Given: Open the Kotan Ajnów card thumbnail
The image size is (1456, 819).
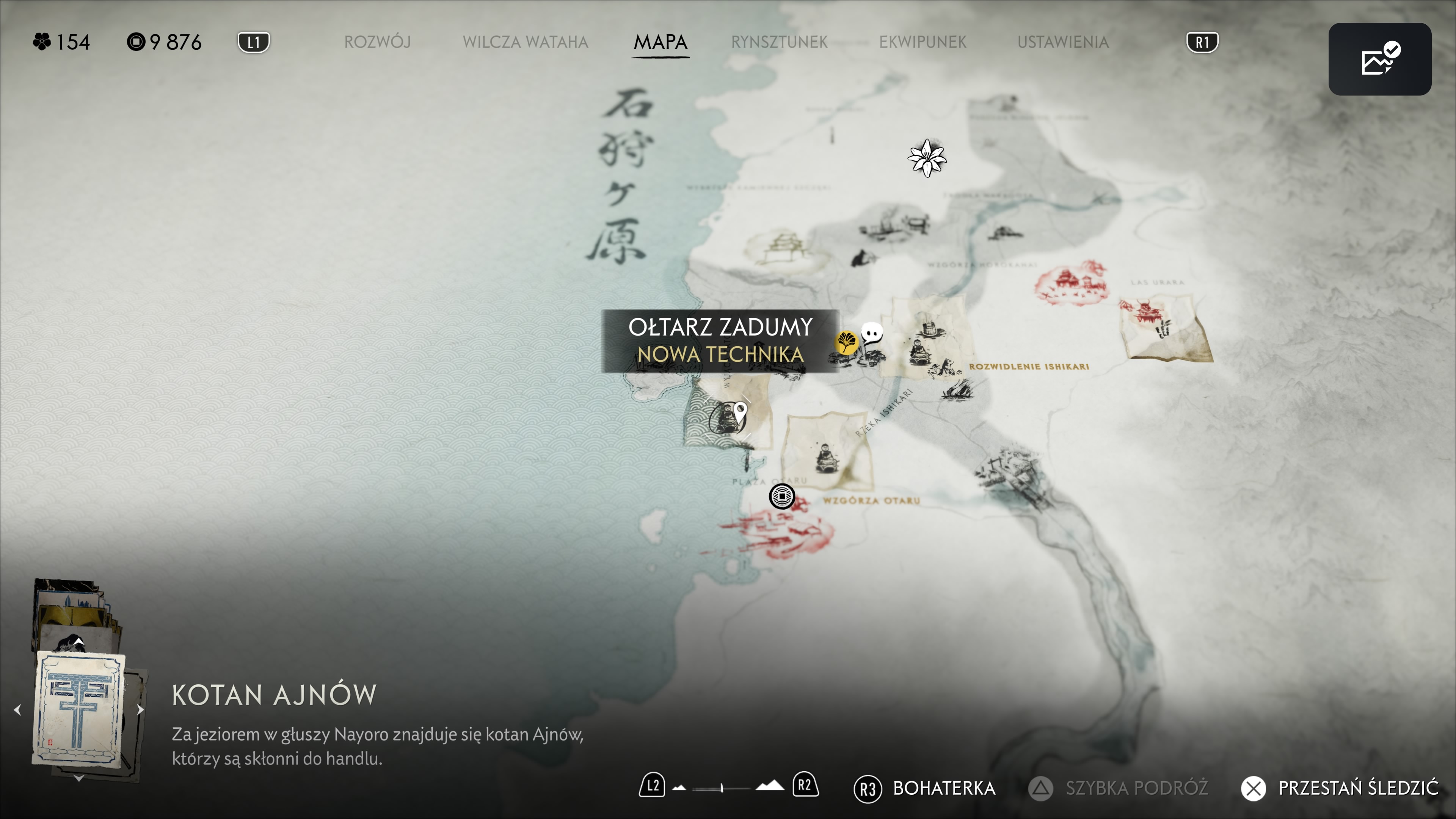Looking at the screenshot, I should [x=79, y=709].
